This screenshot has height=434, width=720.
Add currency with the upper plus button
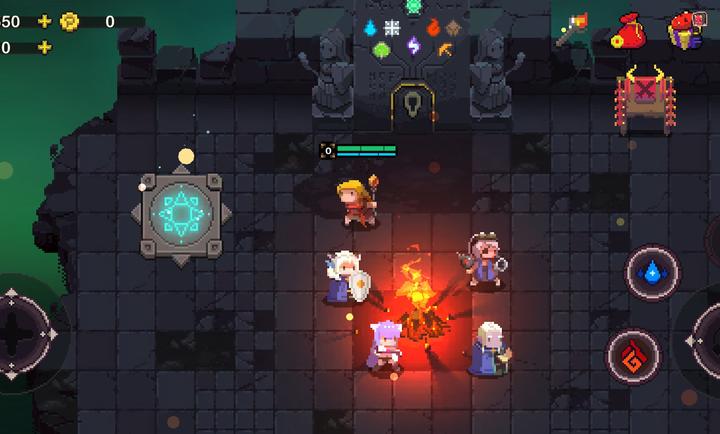(44, 21)
